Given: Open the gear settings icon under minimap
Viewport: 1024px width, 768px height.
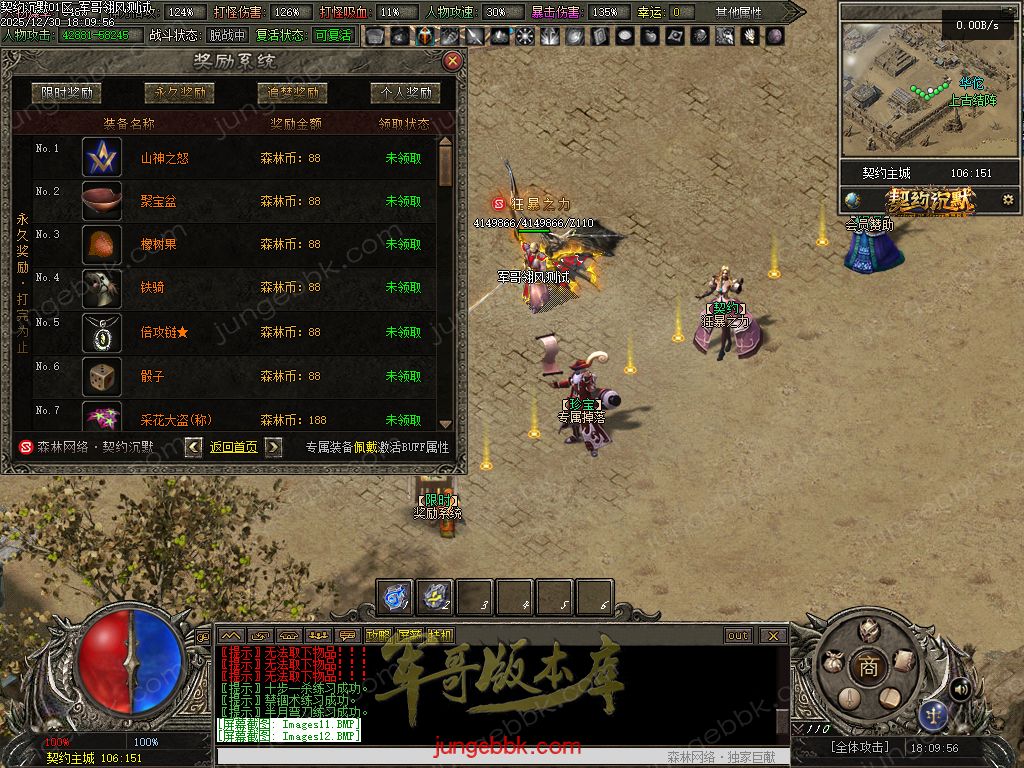Looking at the screenshot, I should pyautogui.click(x=1007, y=199).
